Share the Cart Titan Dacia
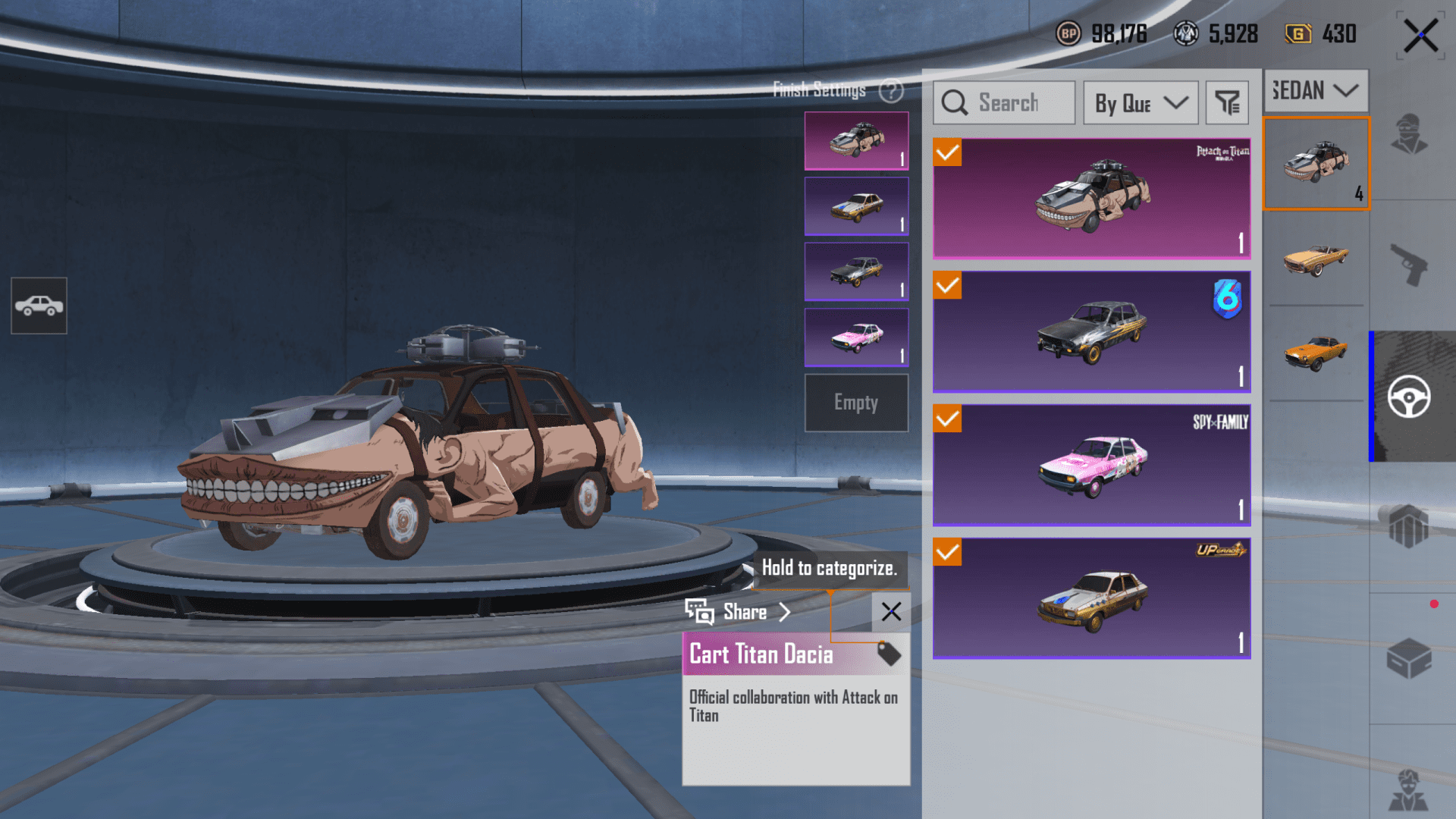The height and width of the screenshot is (819, 1456). pyautogui.click(x=739, y=612)
